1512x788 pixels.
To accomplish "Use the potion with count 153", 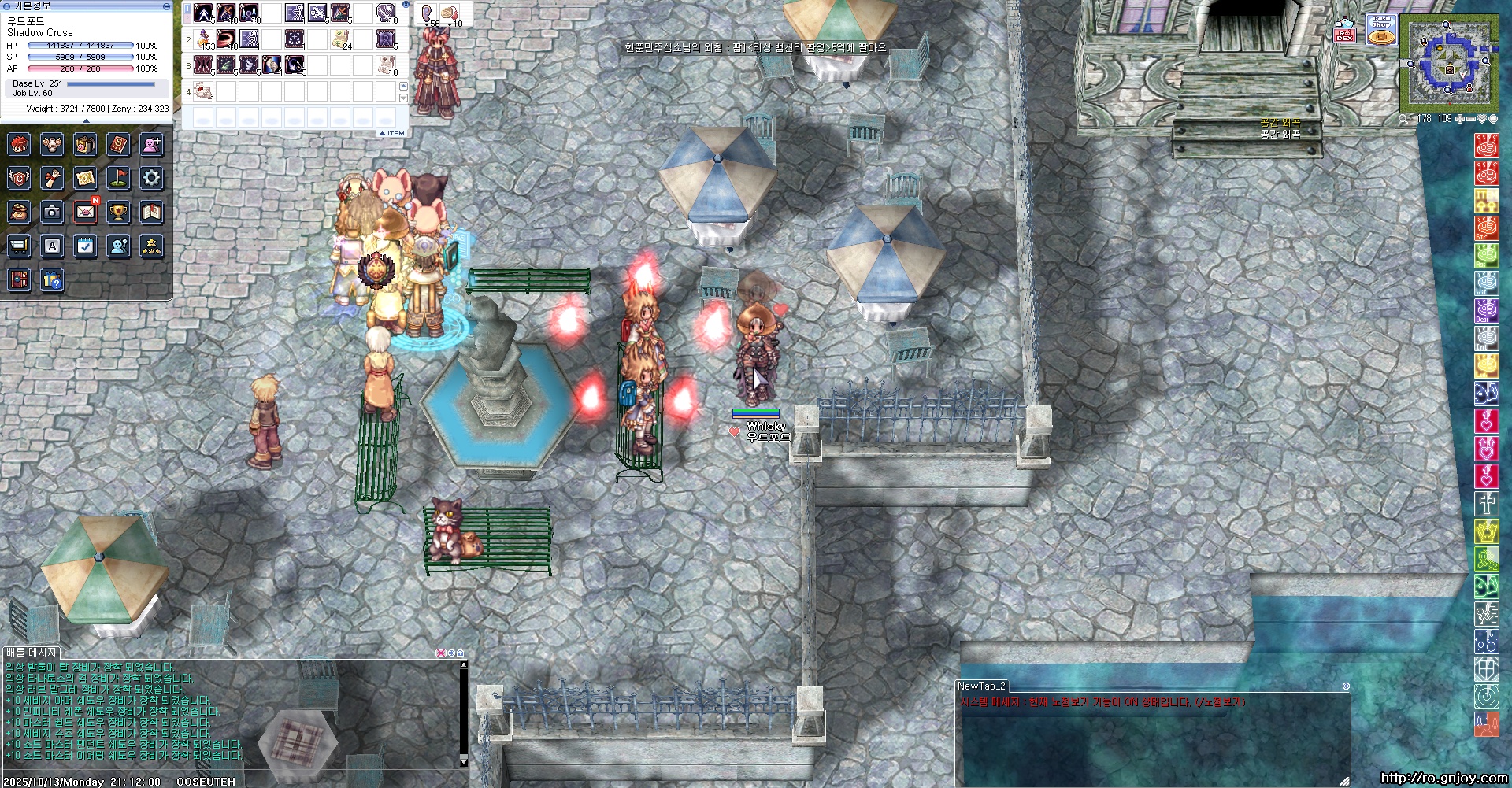I will pyautogui.click(x=204, y=39).
